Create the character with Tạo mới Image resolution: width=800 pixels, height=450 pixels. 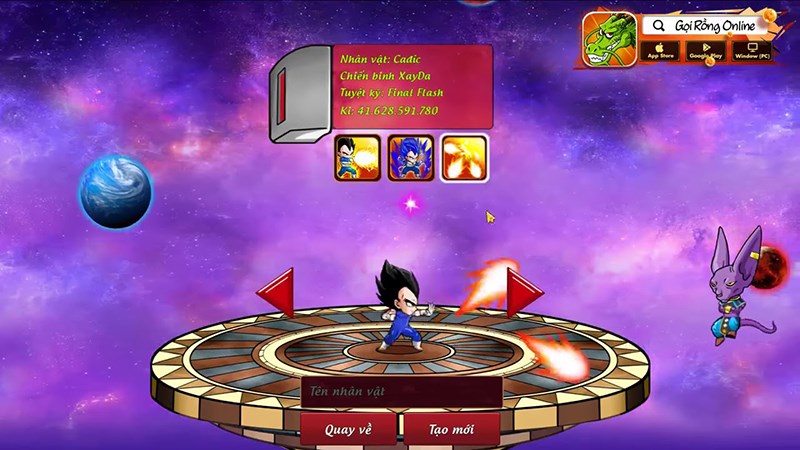click(453, 430)
